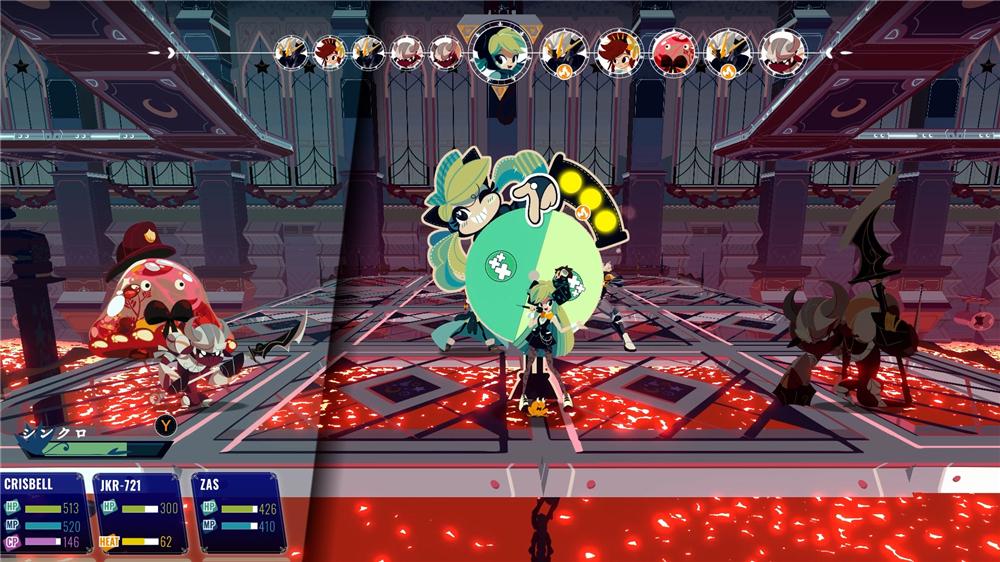Screen dimensions: 1000x562
Task: Choose the JKR-721 party status panel
Action: tap(139, 512)
